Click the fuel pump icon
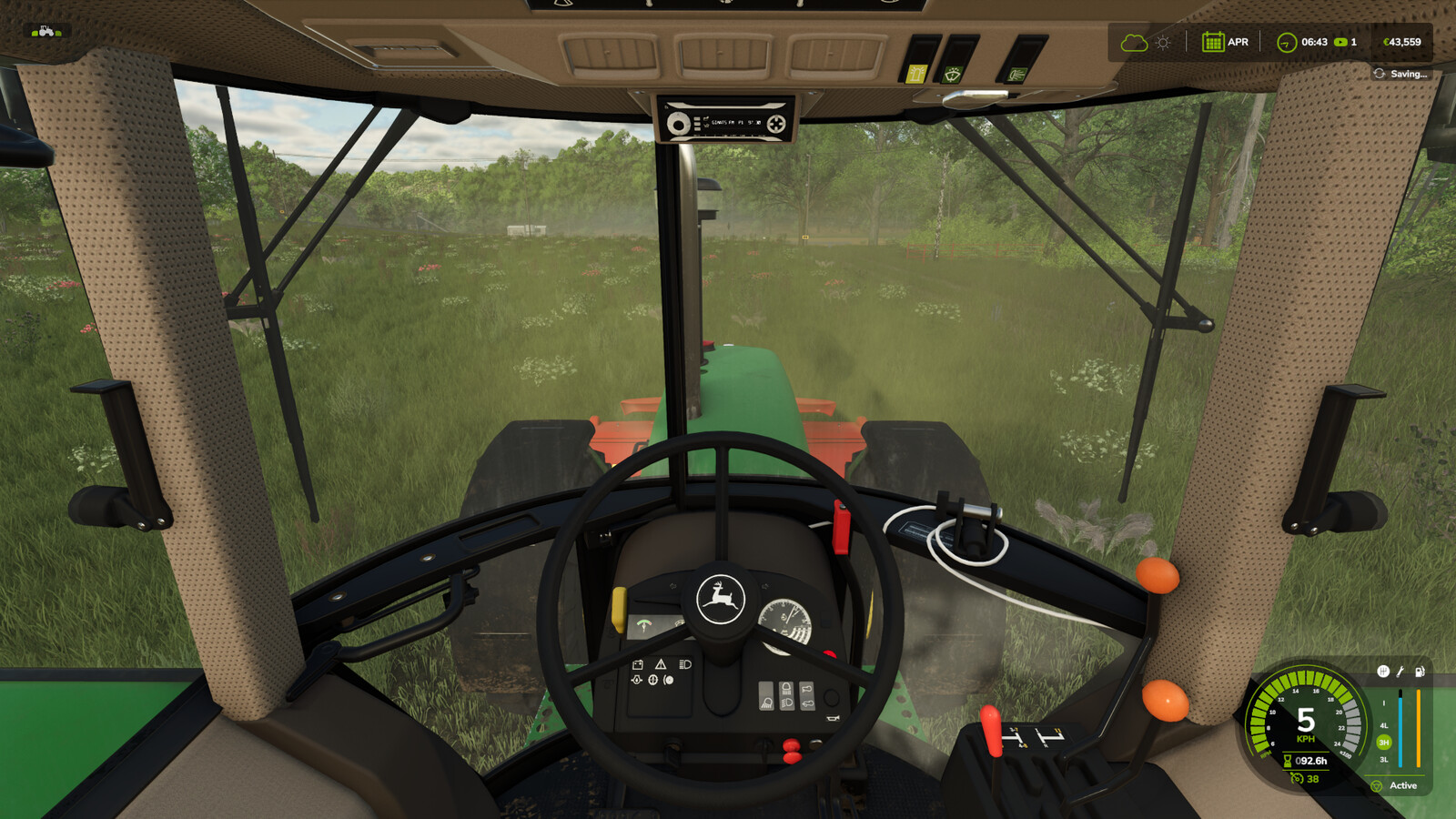This screenshot has height=819, width=1456. [x=1420, y=672]
